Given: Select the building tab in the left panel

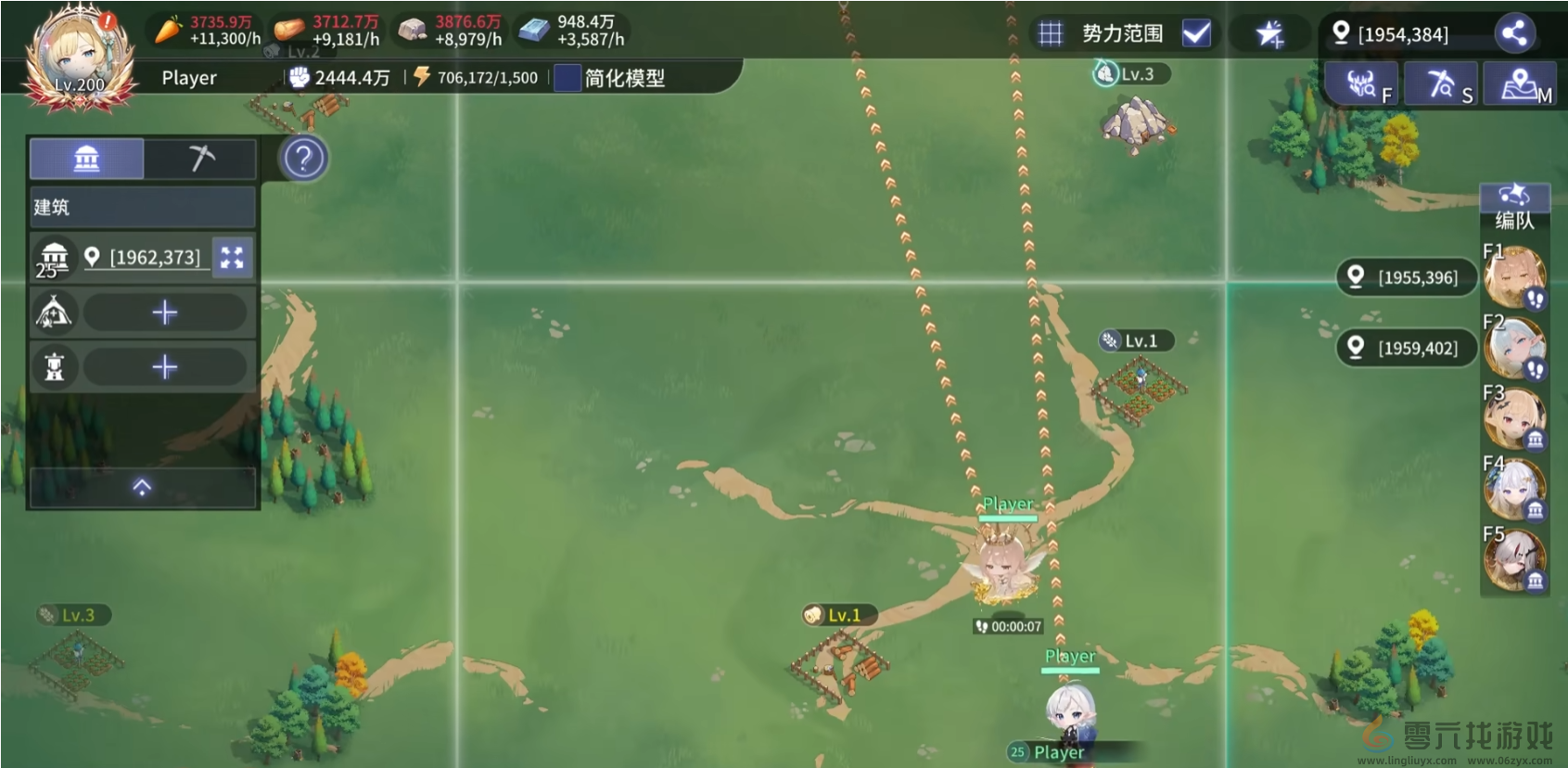Looking at the screenshot, I should (86, 159).
